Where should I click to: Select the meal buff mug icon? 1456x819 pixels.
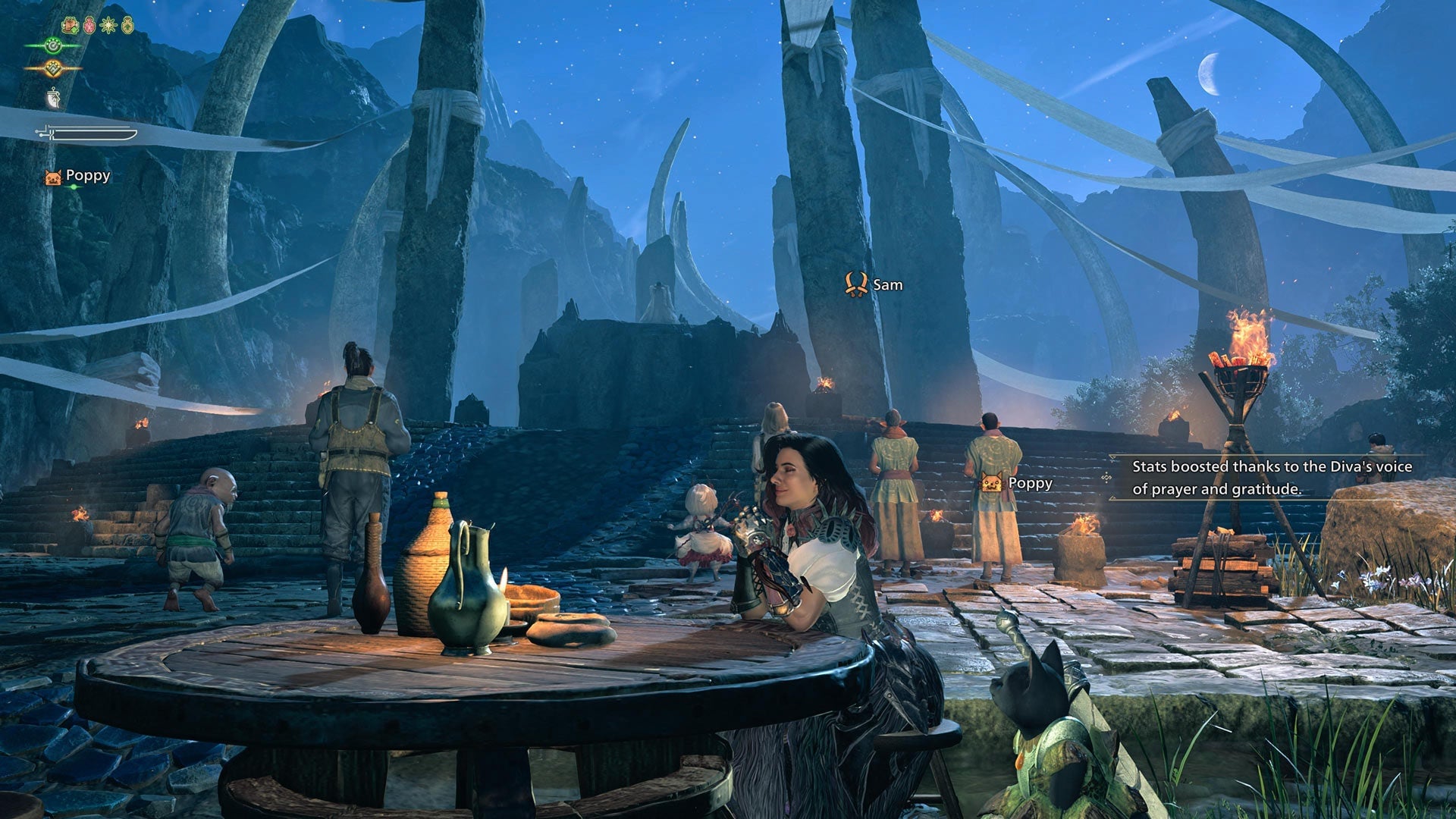coord(70,26)
